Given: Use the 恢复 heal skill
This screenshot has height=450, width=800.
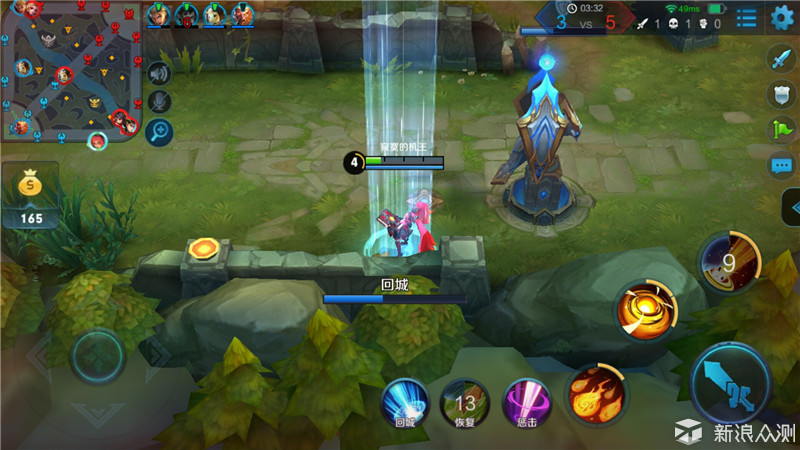Looking at the screenshot, I should 465,403.
